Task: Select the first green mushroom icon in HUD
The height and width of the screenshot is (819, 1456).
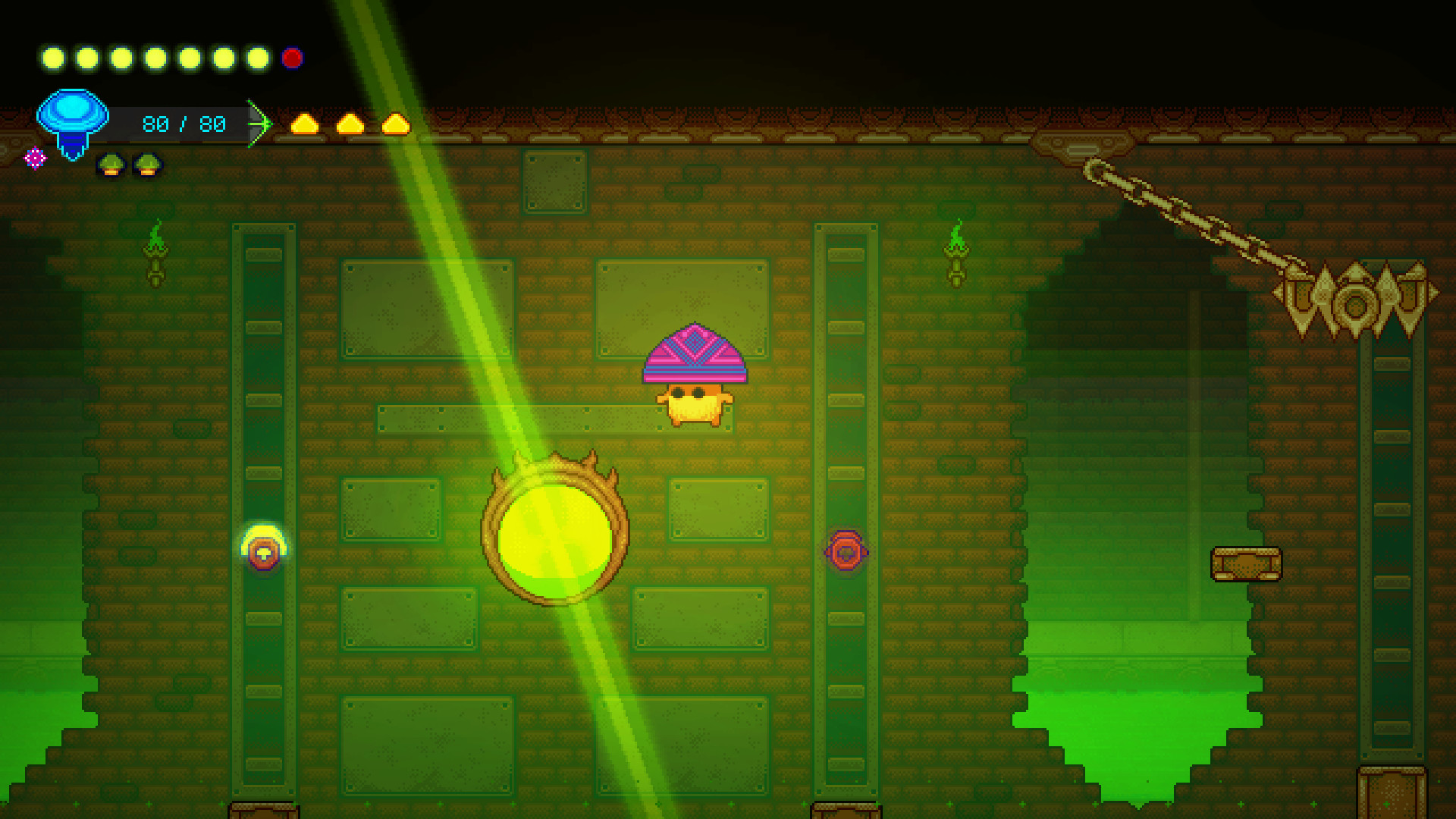Action: pyautogui.click(x=111, y=165)
